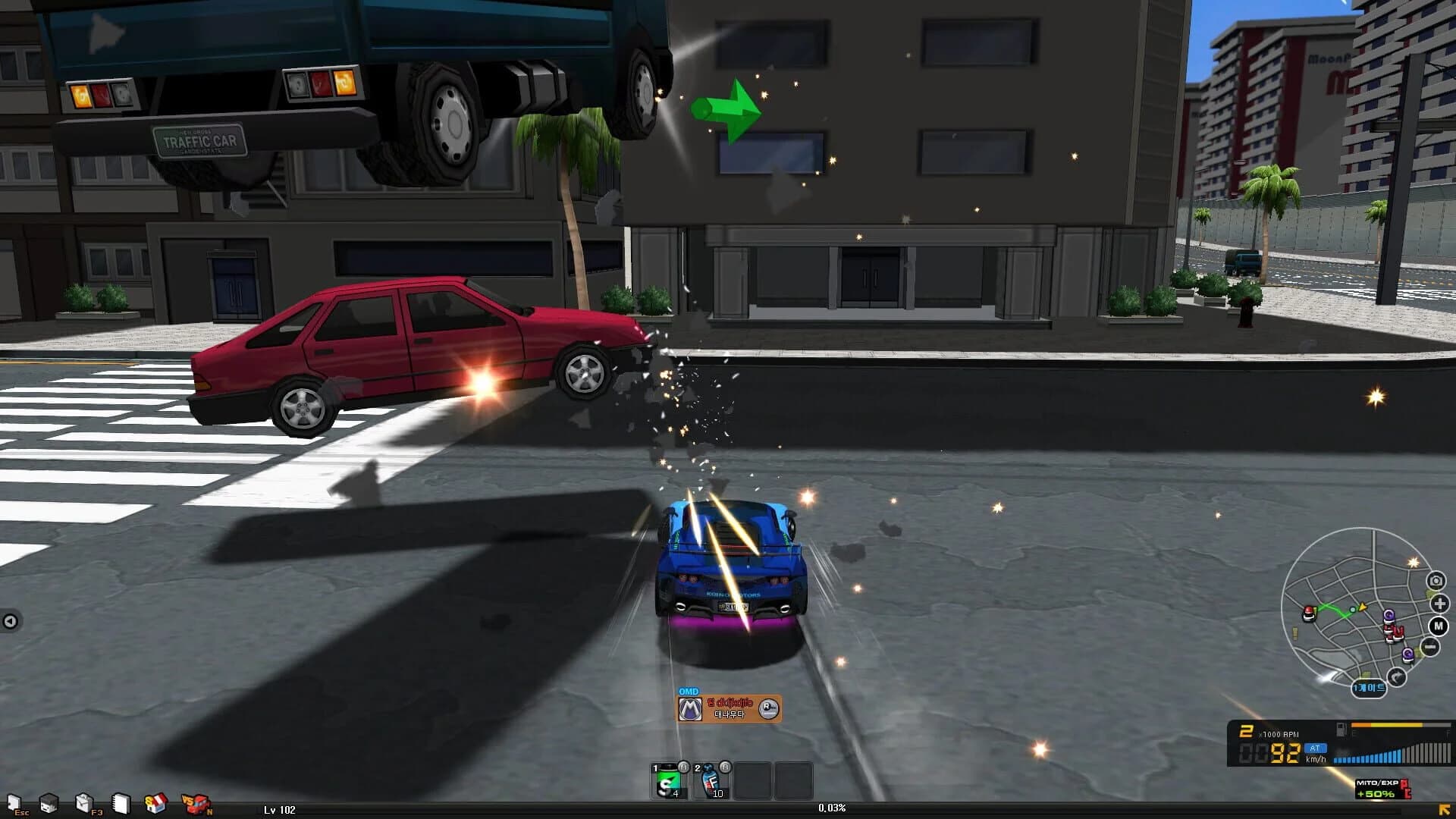Open the inventory with the F3 briefcase icon
Image resolution: width=1456 pixels, height=819 pixels.
click(83, 804)
